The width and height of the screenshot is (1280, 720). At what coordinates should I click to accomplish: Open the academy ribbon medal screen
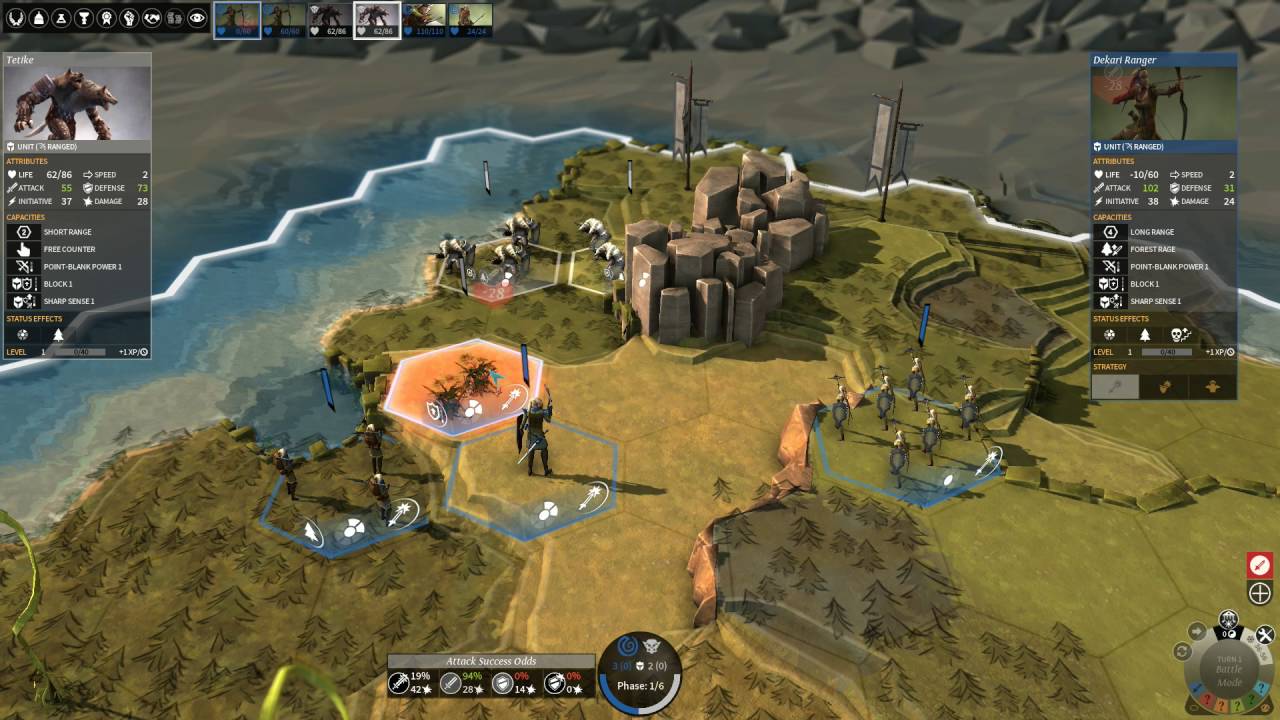coord(107,17)
